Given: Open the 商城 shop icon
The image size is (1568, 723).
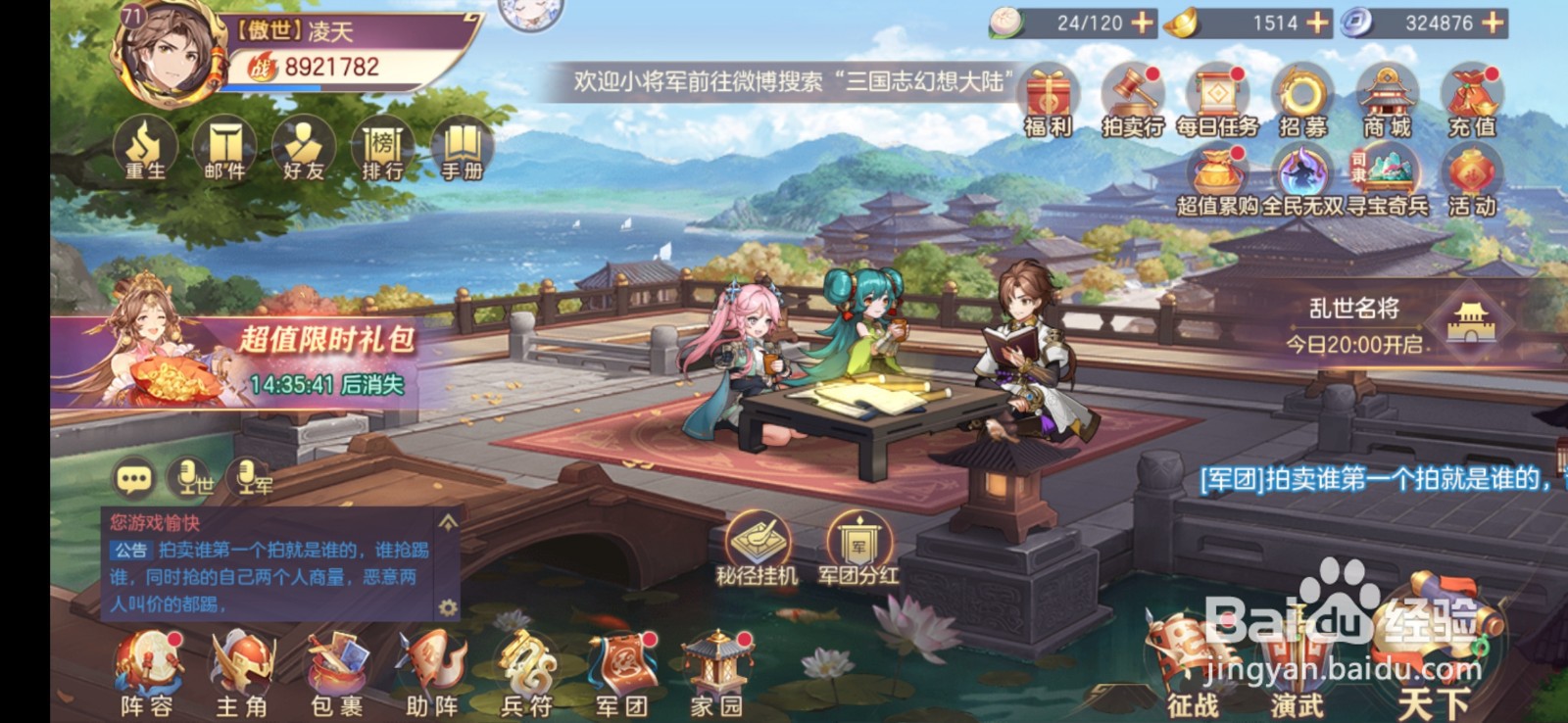Looking at the screenshot, I should [x=1387, y=98].
